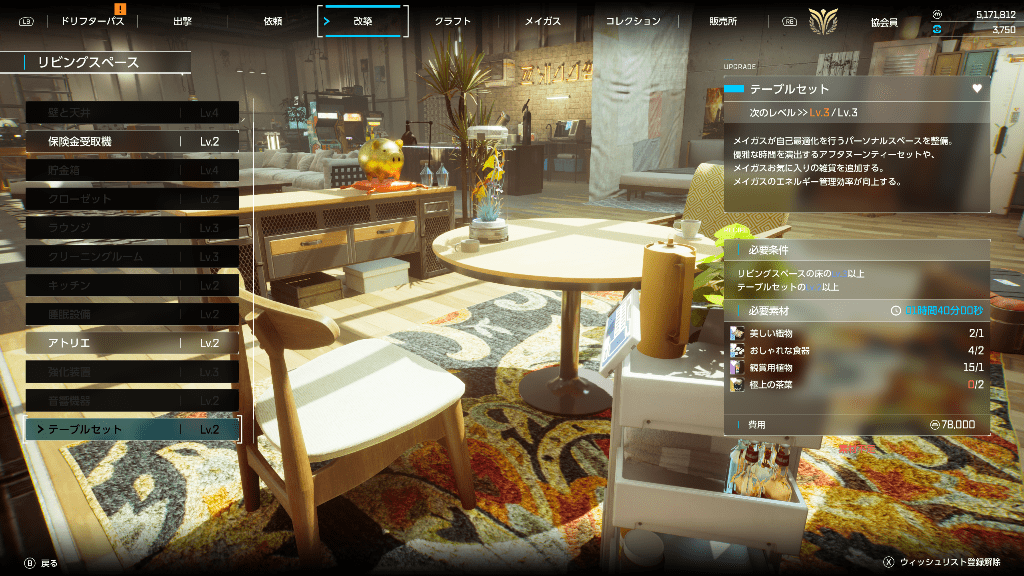The height and width of the screenshot is (576, 1024).
Task: Open the ドリフターパス tab
Action: [x=91, y=21]
